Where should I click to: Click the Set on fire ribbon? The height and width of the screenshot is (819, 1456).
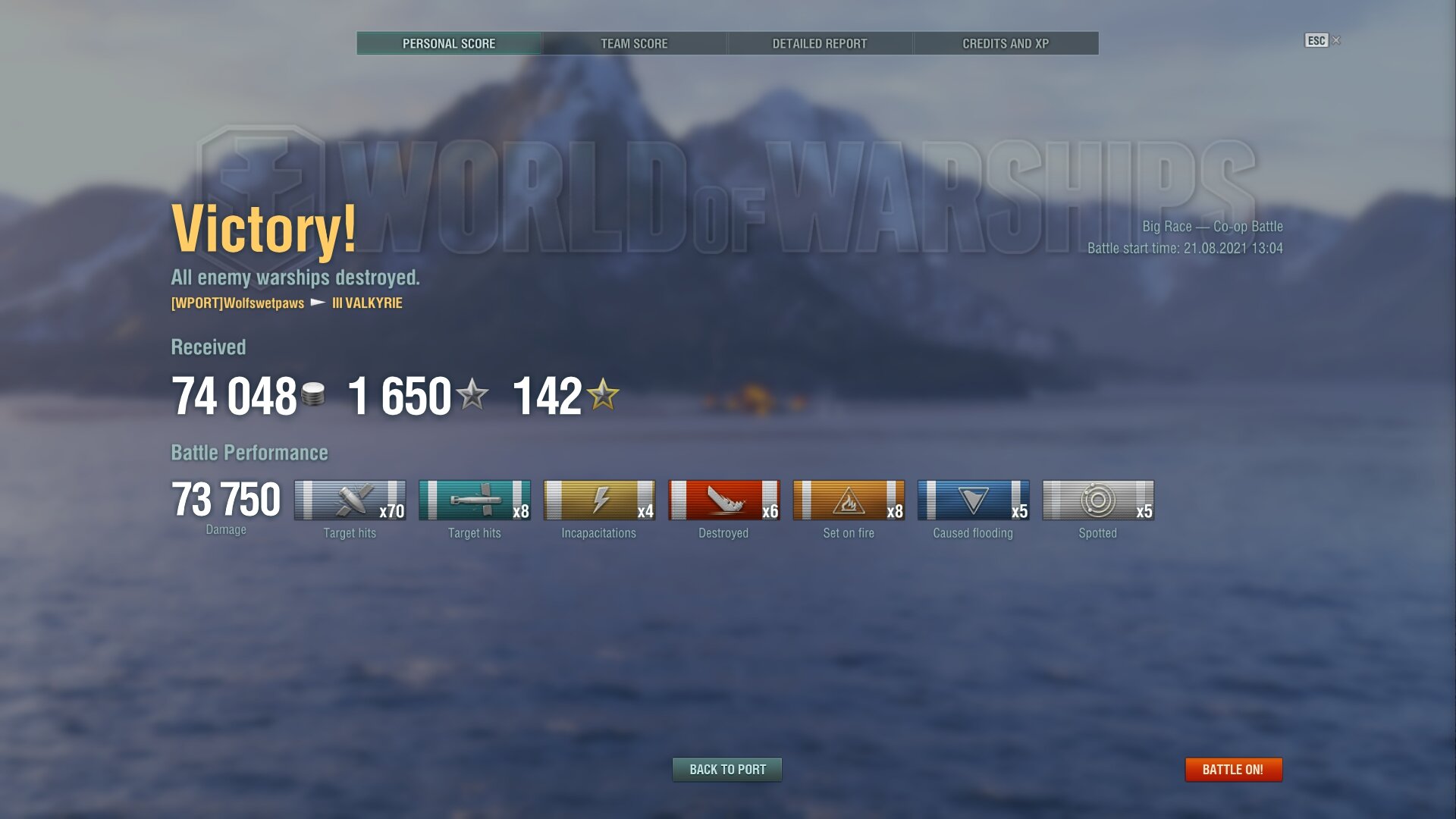[849, 500]
